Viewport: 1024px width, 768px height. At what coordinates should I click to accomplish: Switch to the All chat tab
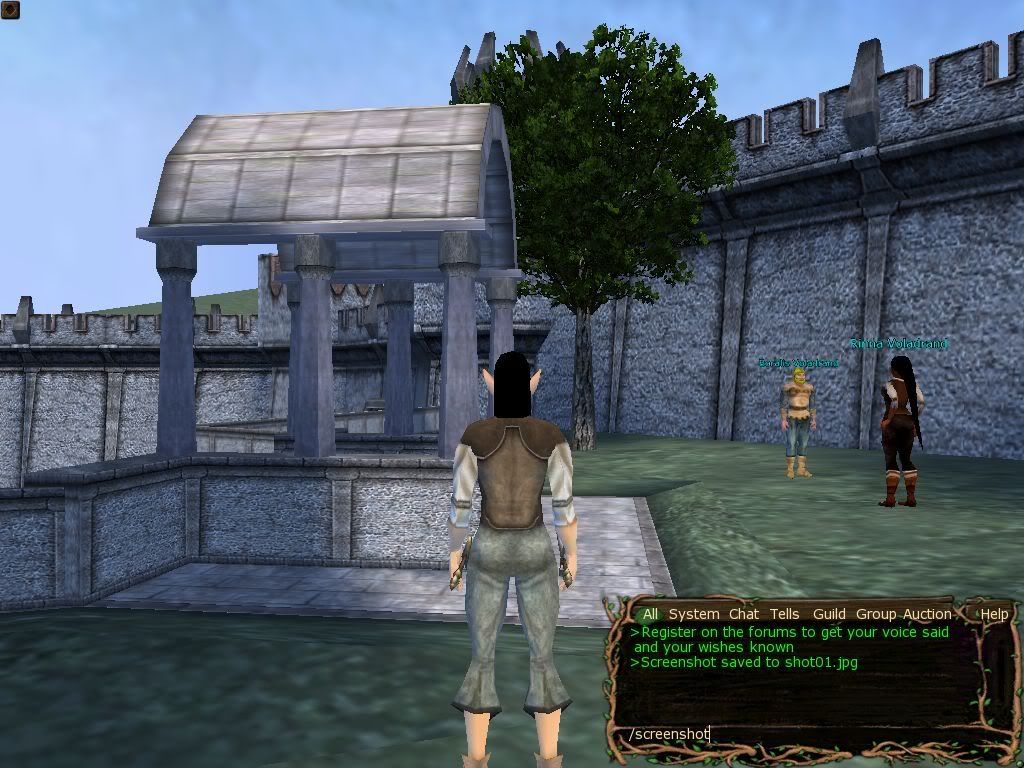[x=651, y=614]
